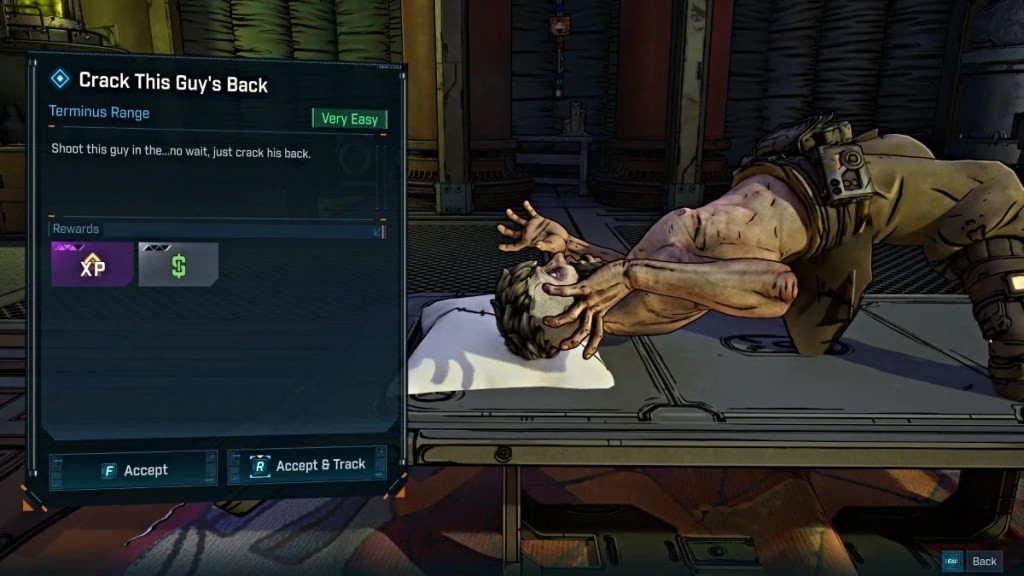Viewport: 1024px width, 576px height.
Task: Select the cash reward tile
Action: pyautogui.click(x=178, y=265)
